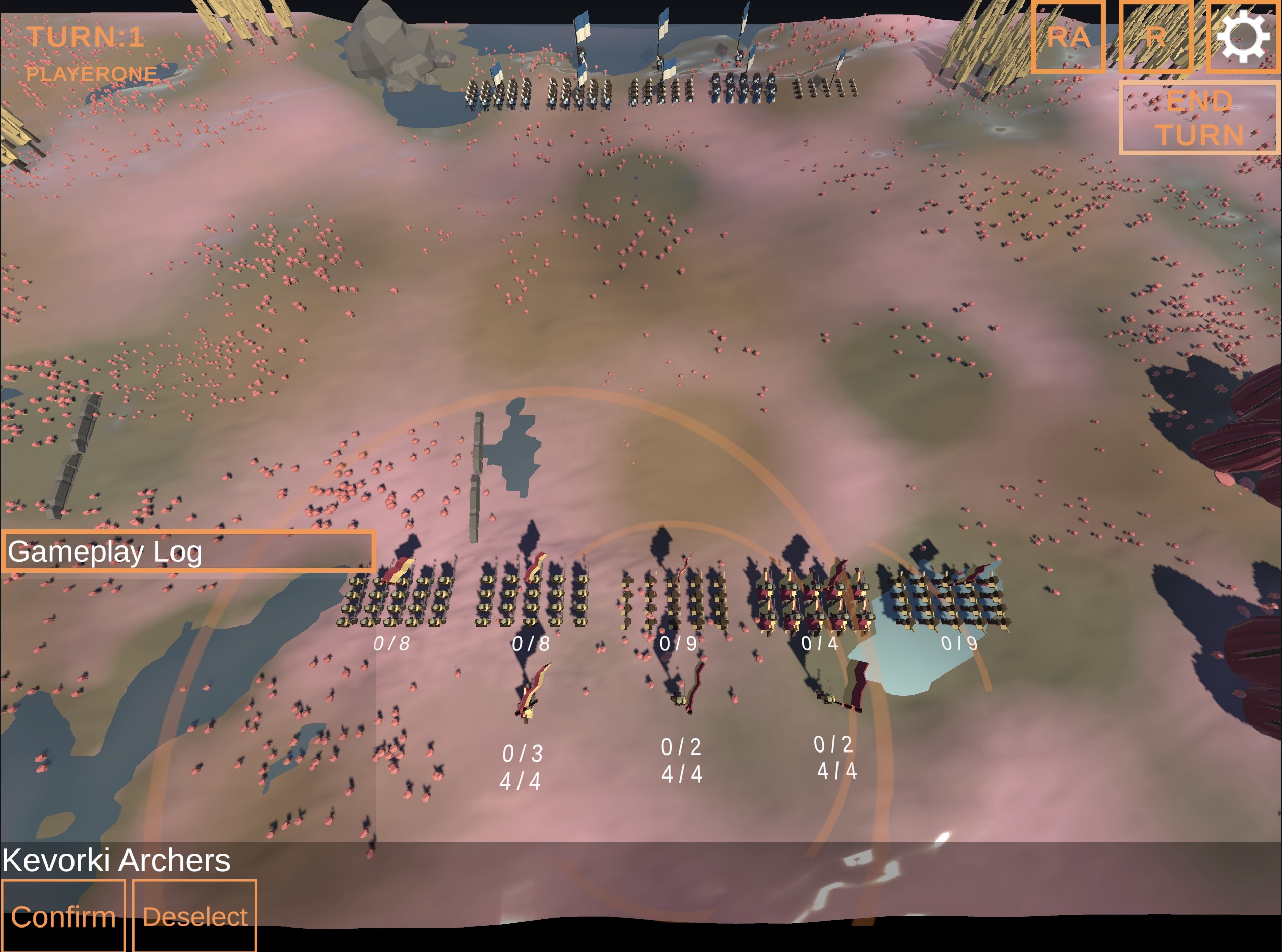
Task: Open the Gameplay Log panel
Action: (x=188, y=552)
